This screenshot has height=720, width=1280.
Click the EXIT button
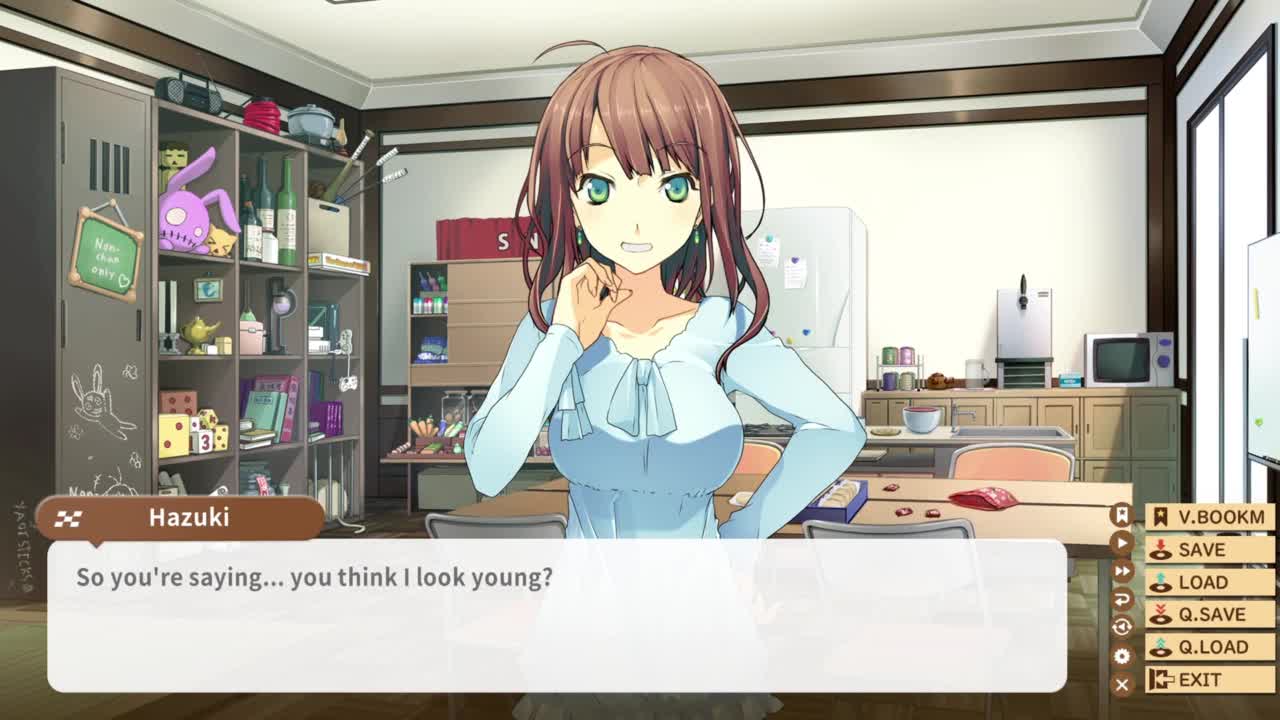[x=1209, y=680]
